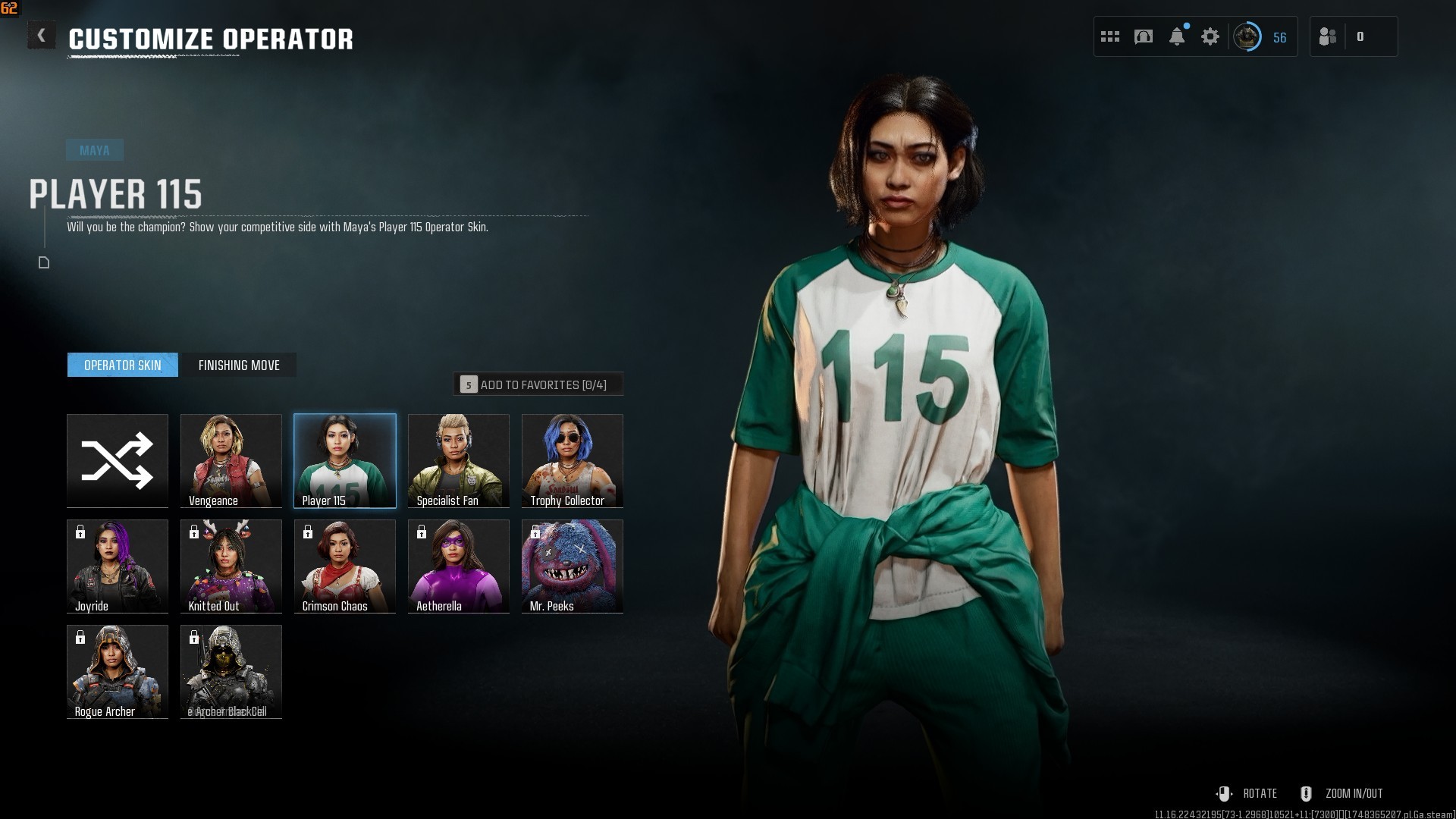Select the Mr. Peeks bunny skin
This screenshot has width=1456, height=819.
click(x=573, y=566)
